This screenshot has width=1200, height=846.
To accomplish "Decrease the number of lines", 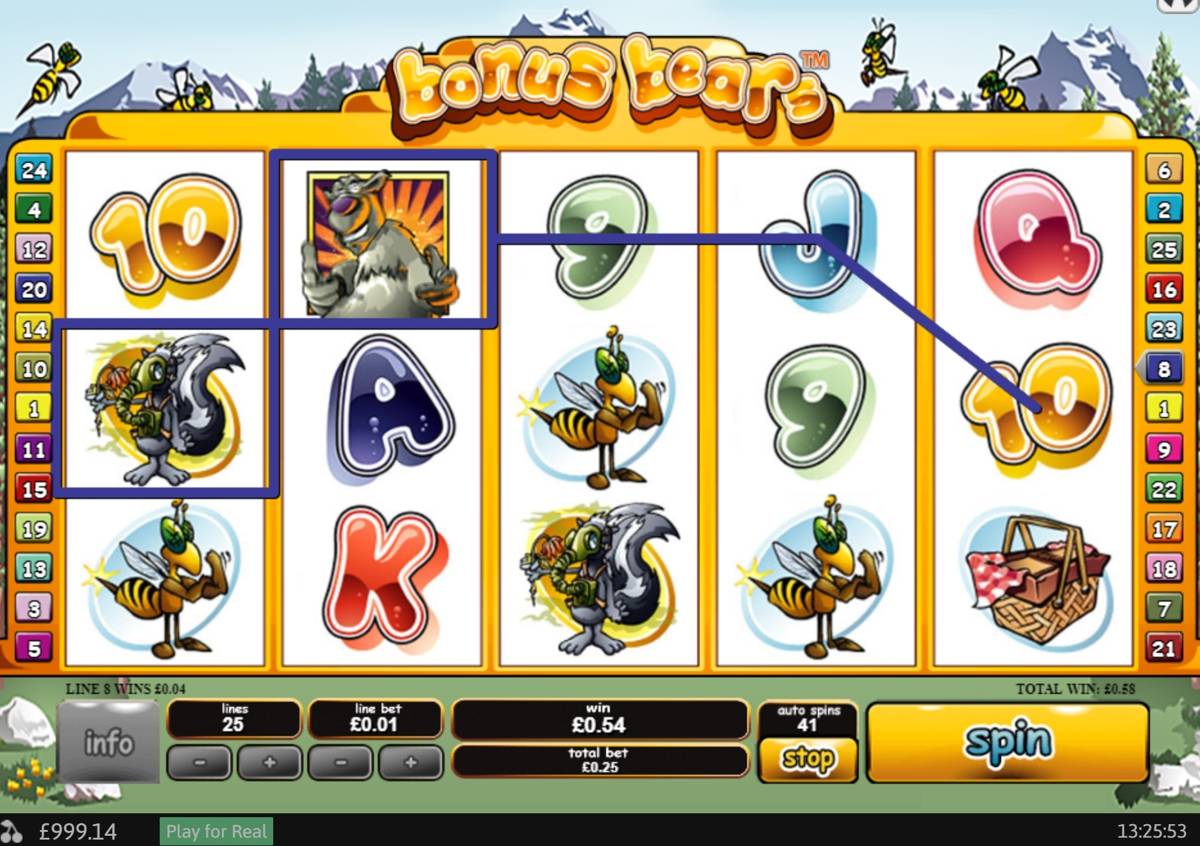I will click(x=199, y=762).
